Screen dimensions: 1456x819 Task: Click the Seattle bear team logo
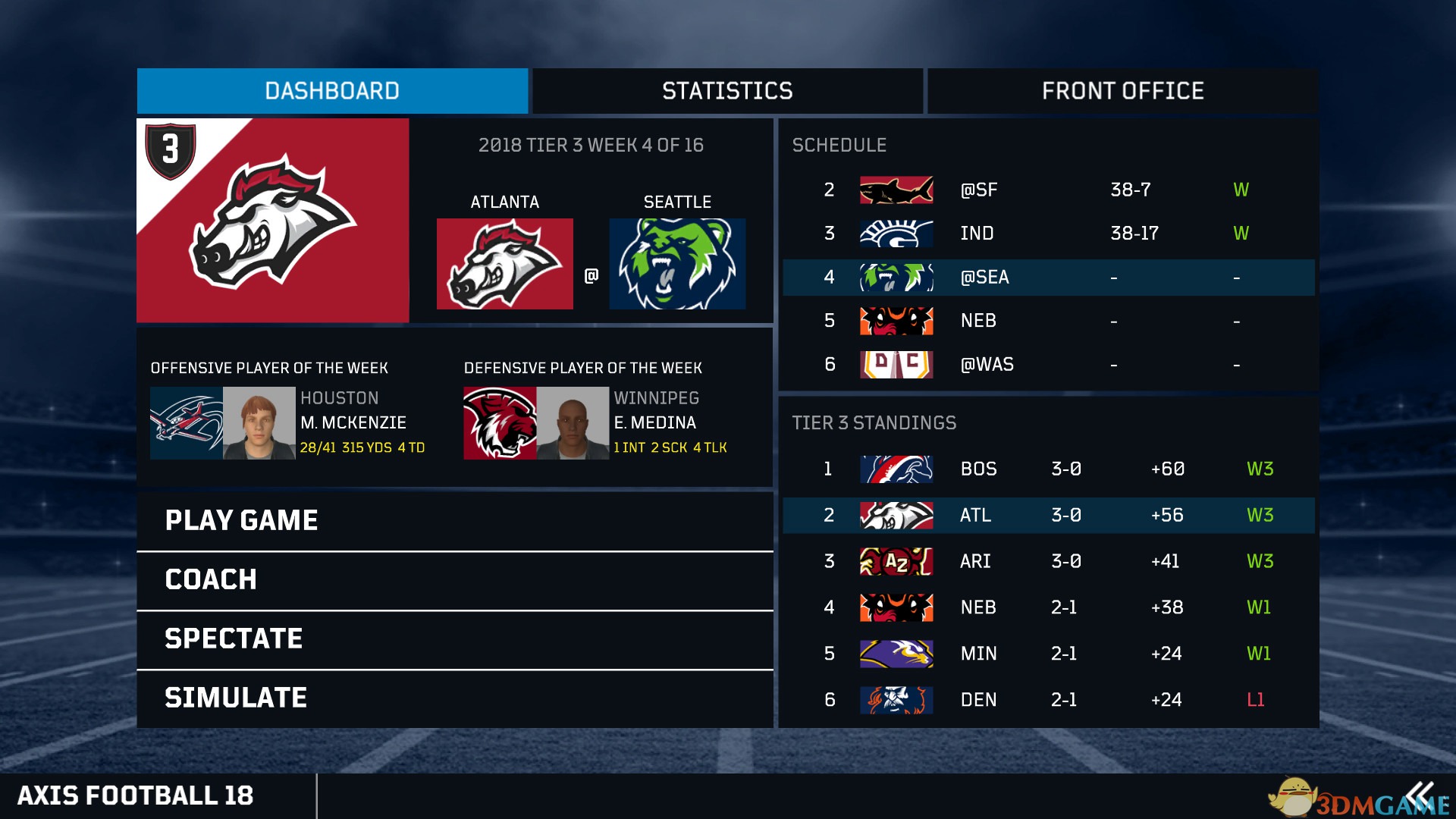[x=677, y=264]
